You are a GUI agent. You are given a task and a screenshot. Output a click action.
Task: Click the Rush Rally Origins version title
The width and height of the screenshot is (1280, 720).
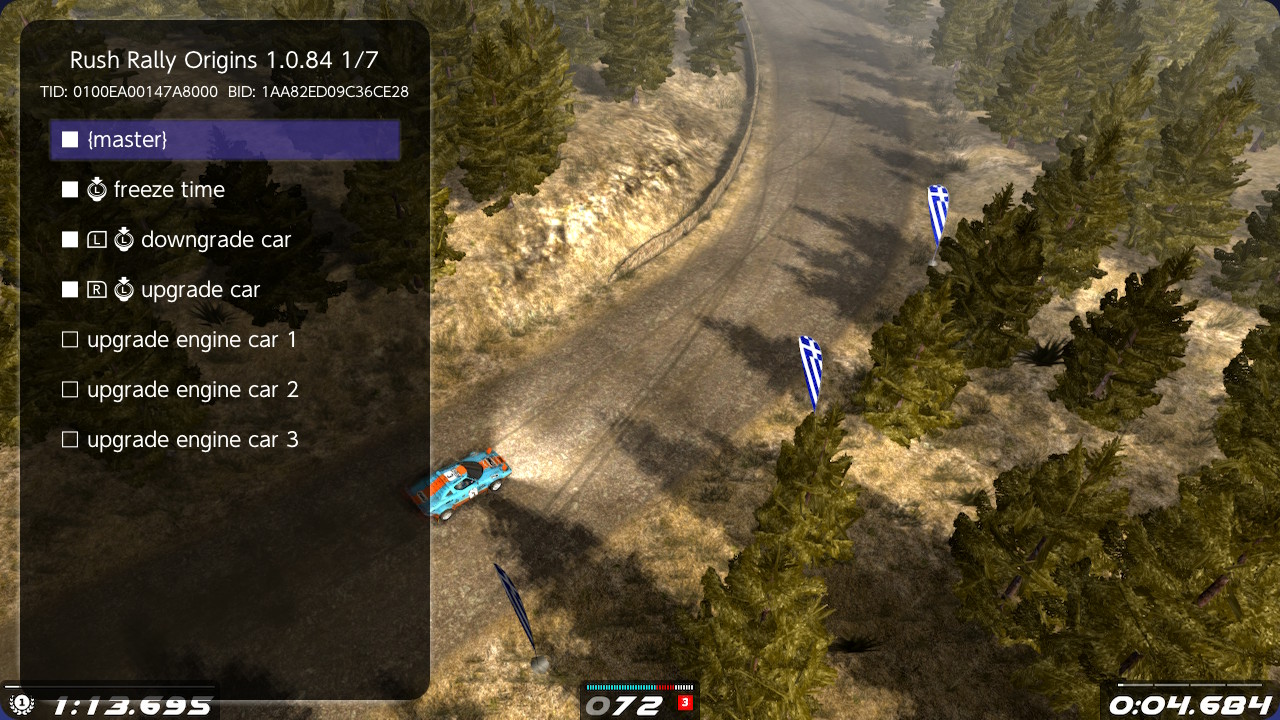pos(224,60)
